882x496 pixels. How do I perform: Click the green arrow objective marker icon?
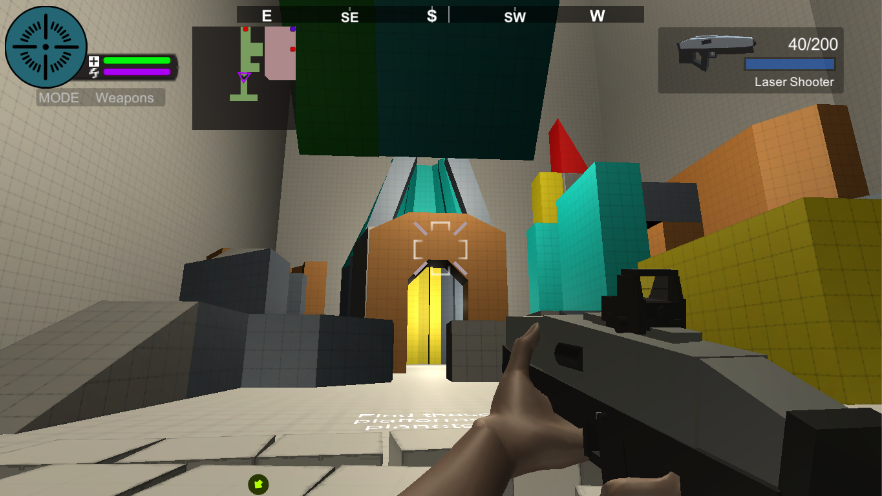click(258, 484)
